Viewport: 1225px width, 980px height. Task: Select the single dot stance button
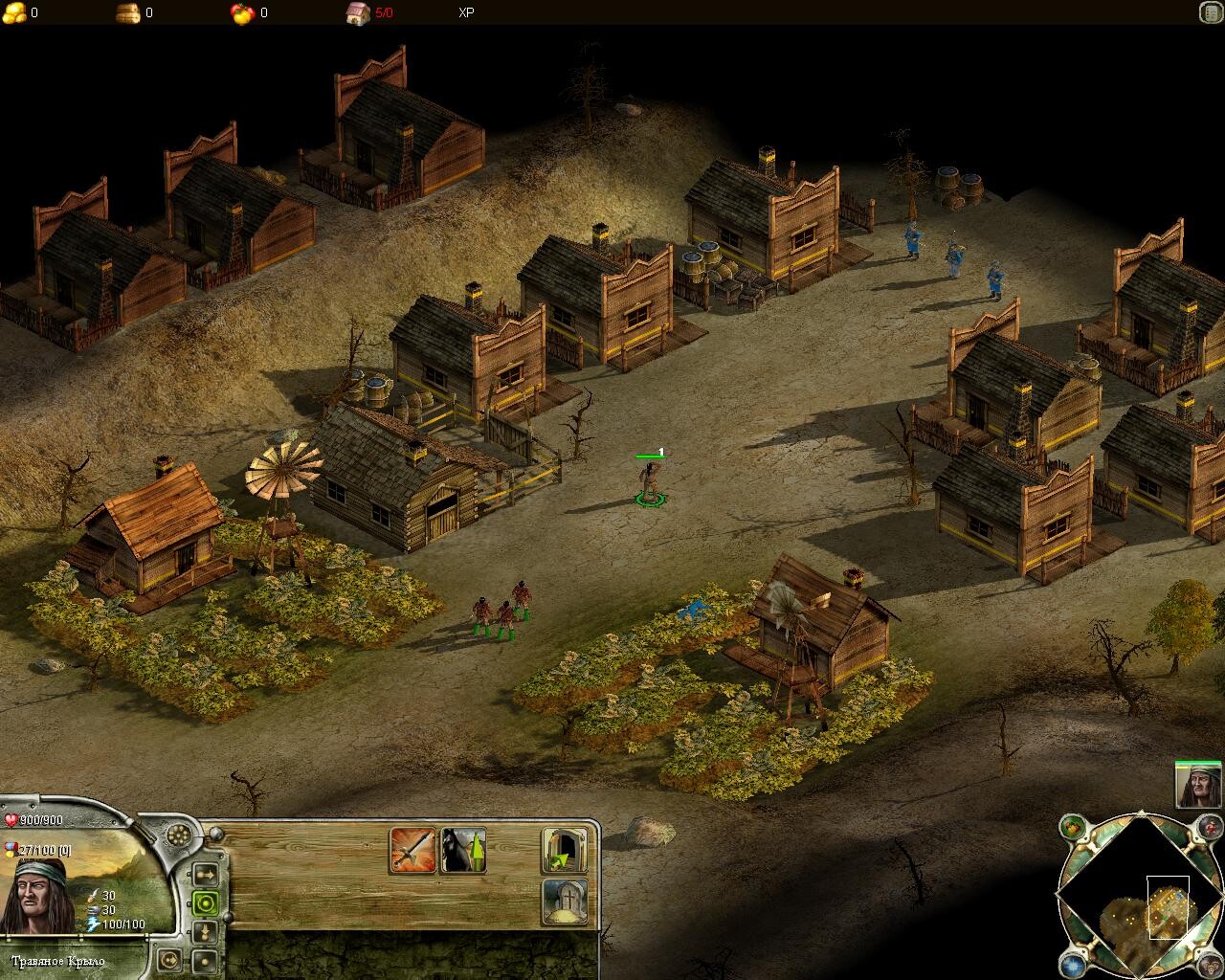point(205,960)
